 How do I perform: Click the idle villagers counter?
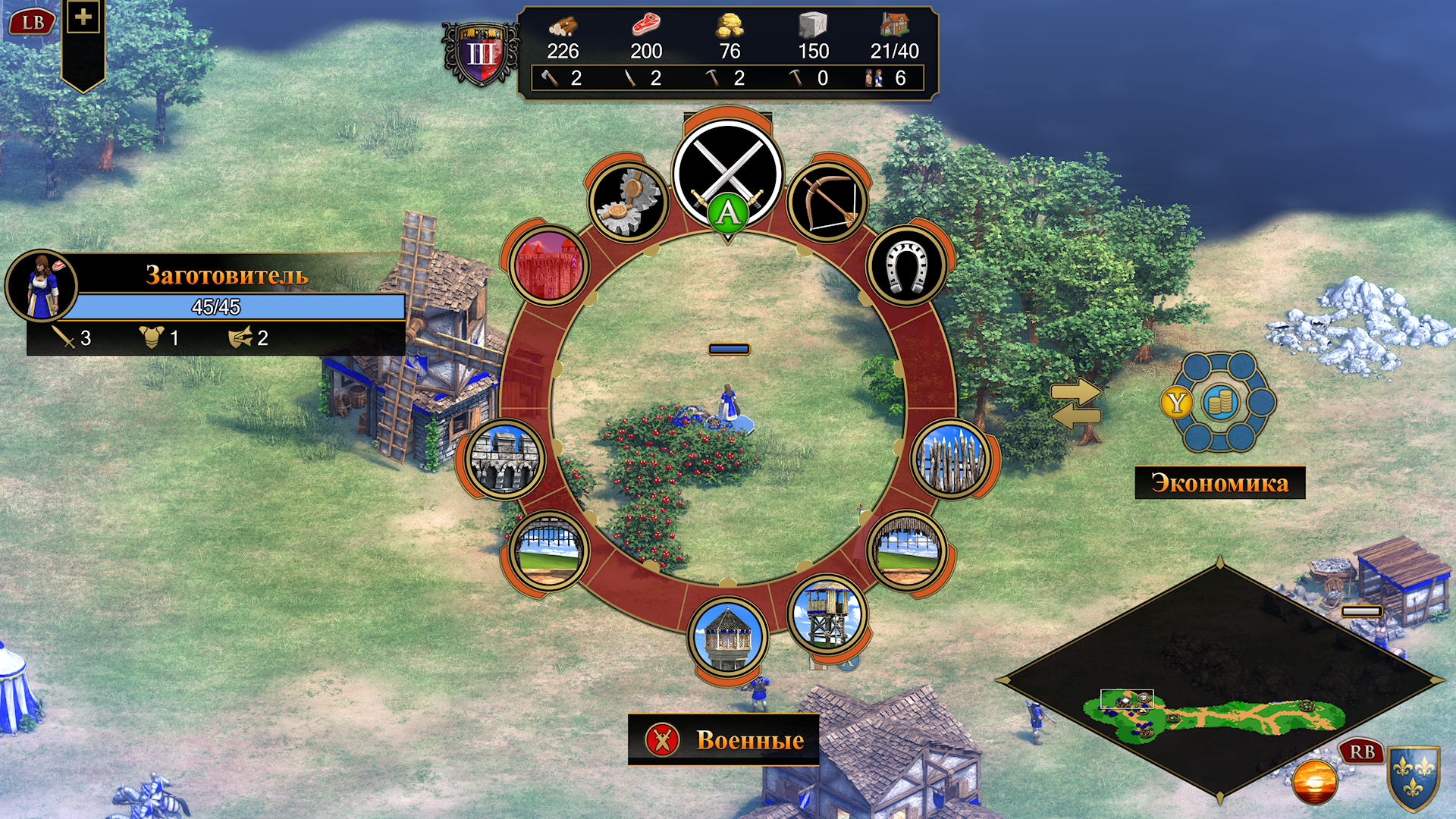886,78
